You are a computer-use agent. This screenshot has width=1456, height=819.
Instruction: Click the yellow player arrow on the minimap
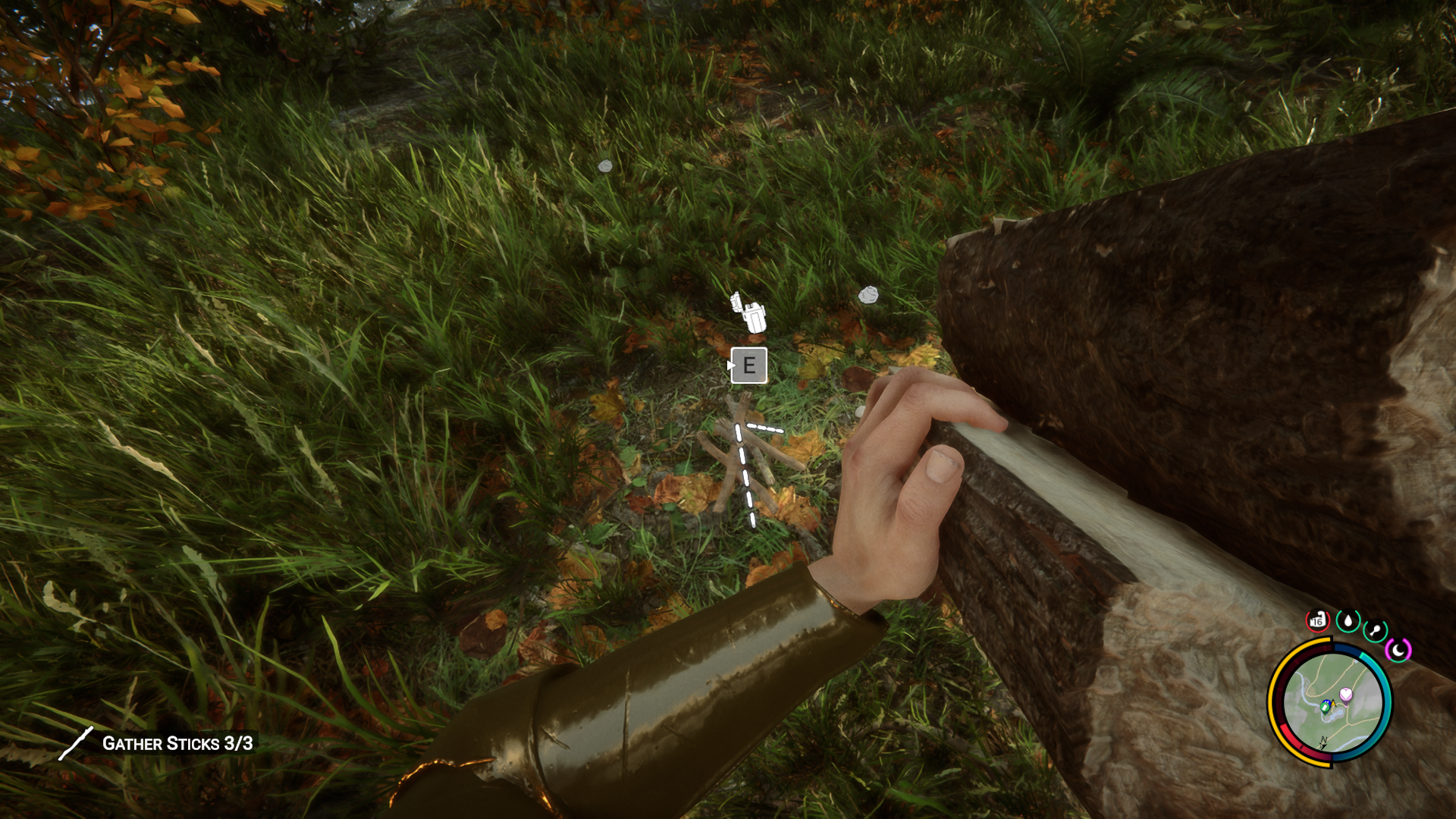point(1333,703)
